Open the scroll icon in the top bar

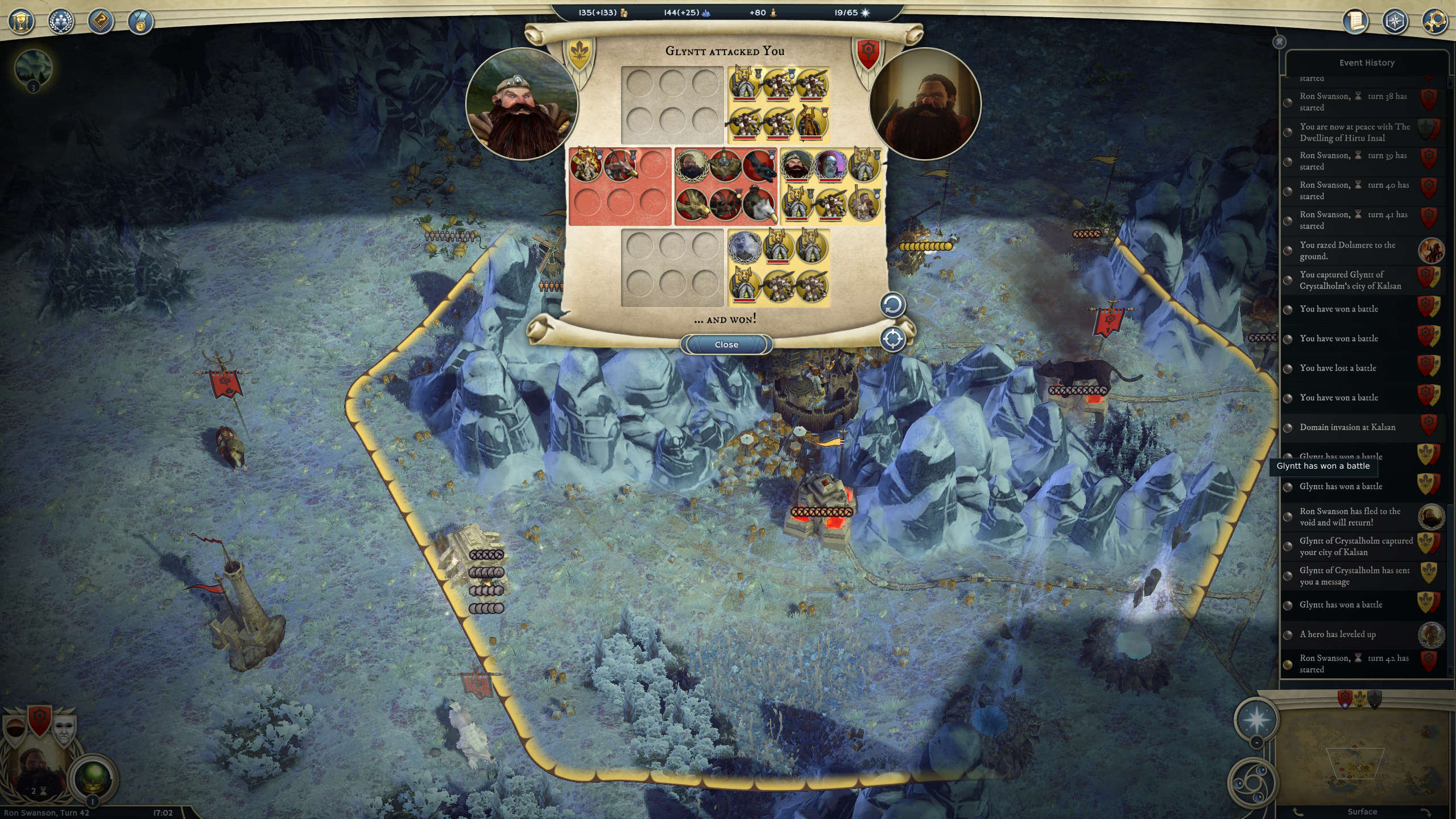tap(1356, 22)
